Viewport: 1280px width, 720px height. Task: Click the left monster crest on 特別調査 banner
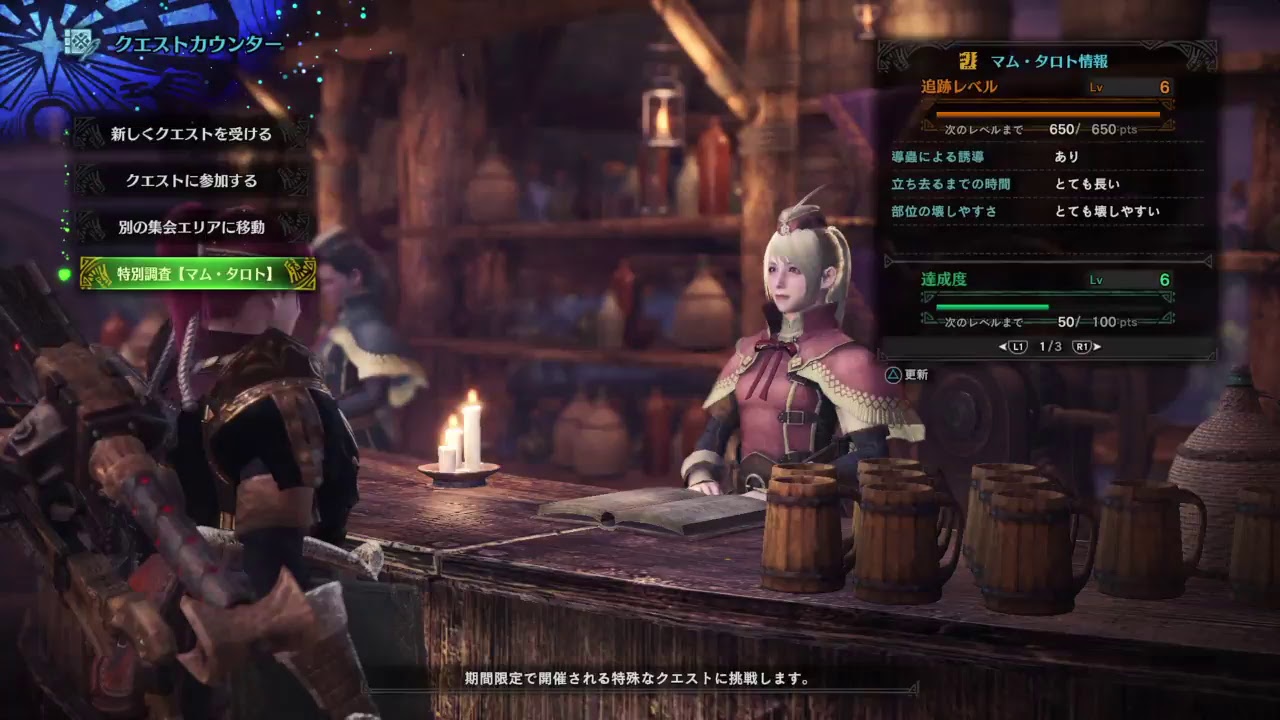point(94,271)
